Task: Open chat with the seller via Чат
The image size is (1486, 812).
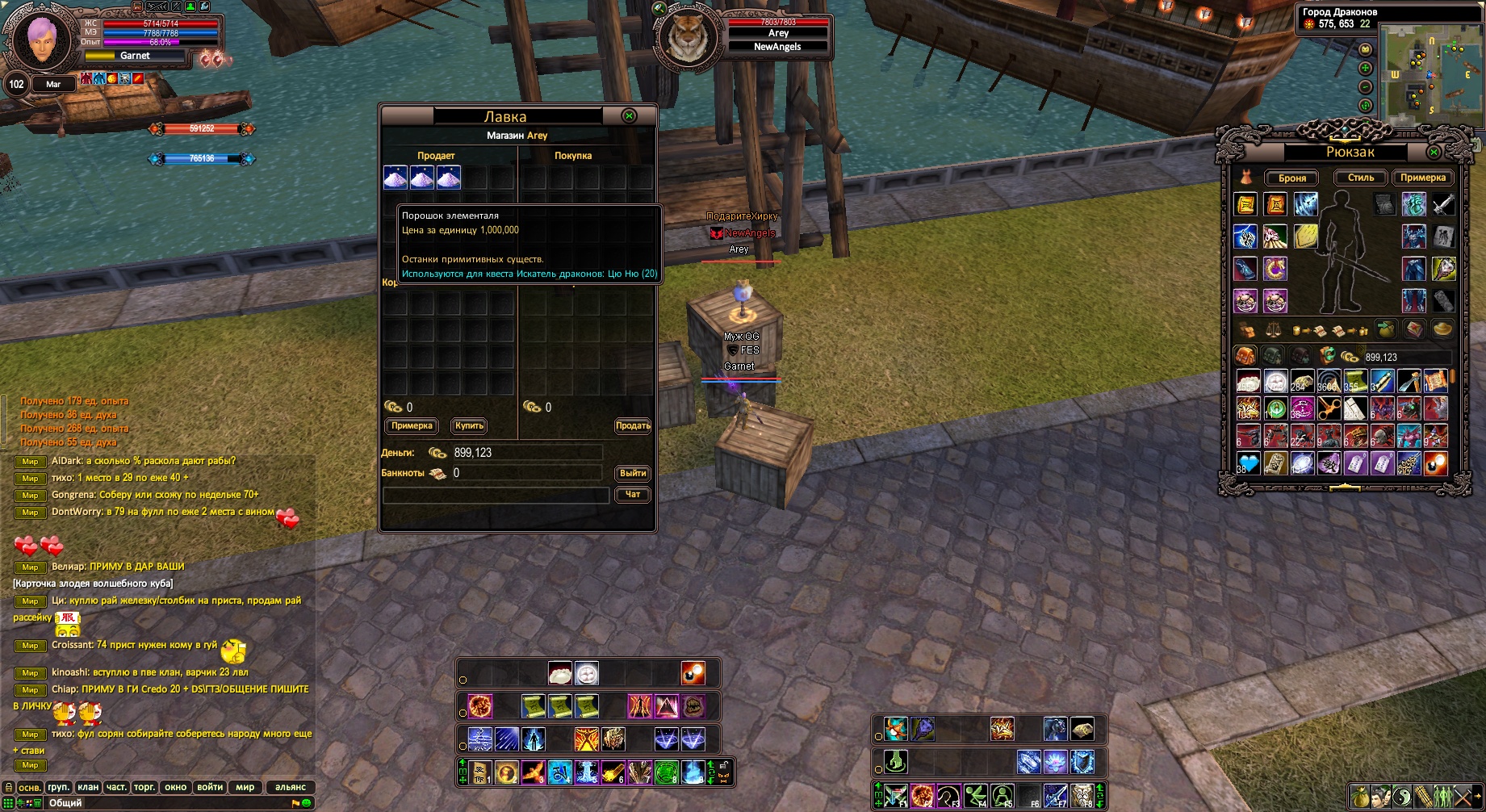Action: (633, 494)
